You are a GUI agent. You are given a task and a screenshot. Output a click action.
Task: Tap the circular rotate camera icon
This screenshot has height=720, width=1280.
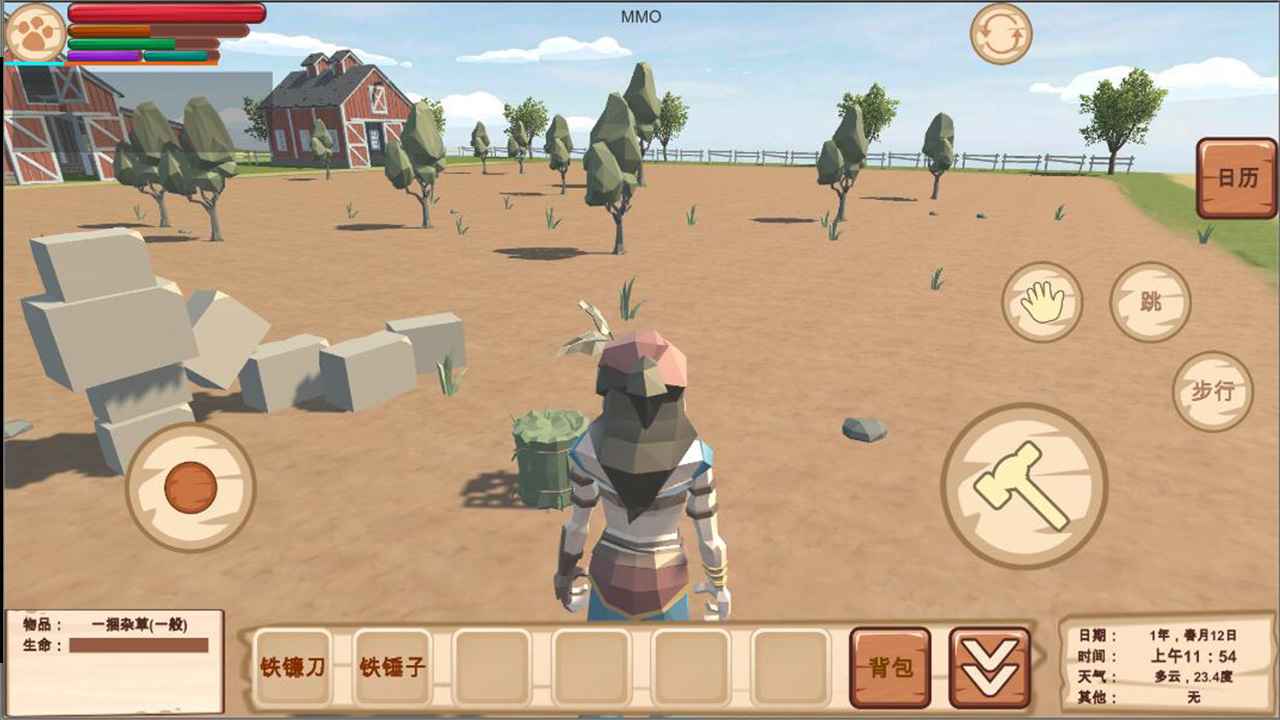1001,34
